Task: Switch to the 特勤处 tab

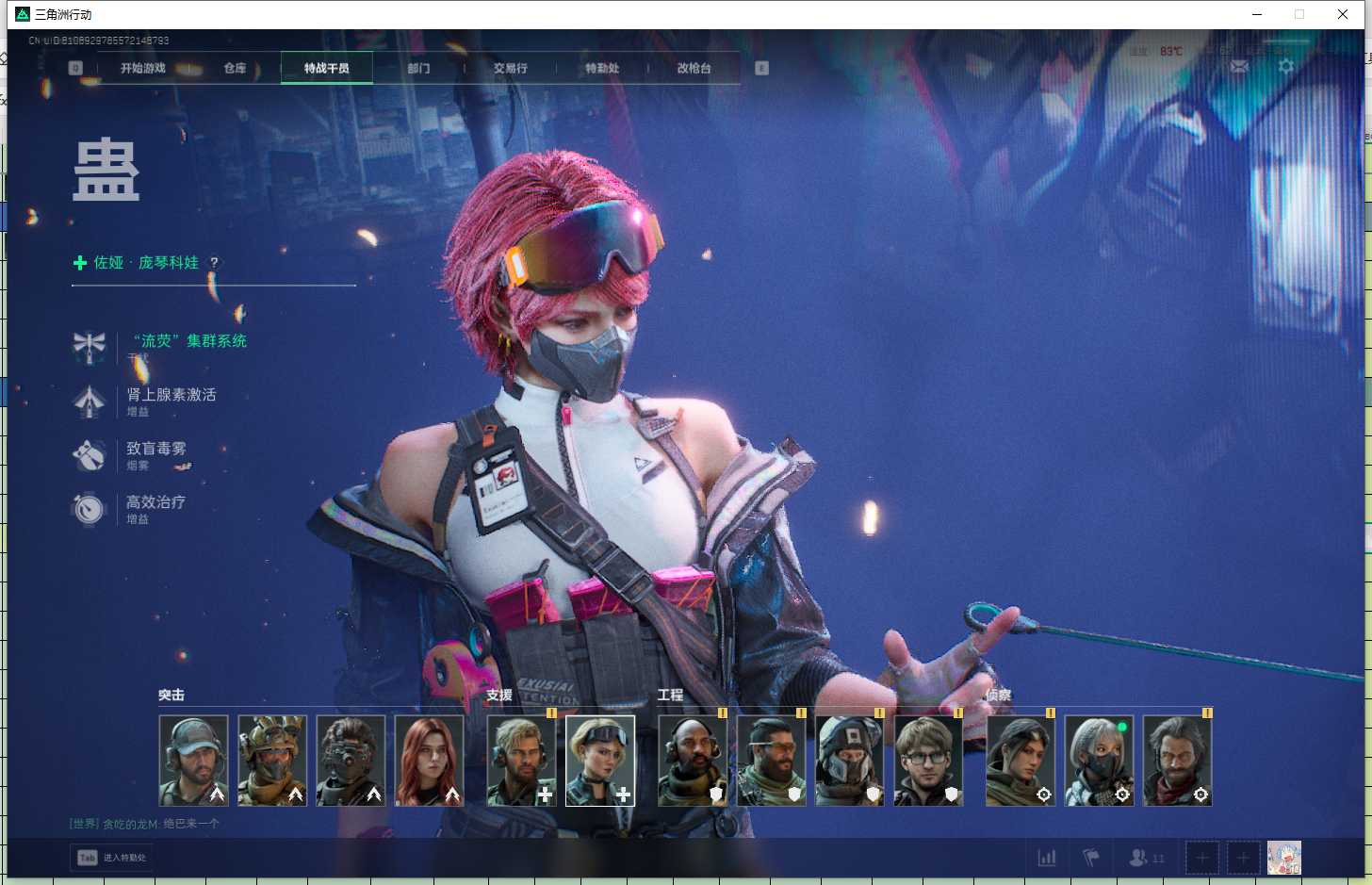Action: (x=602, y=68)
